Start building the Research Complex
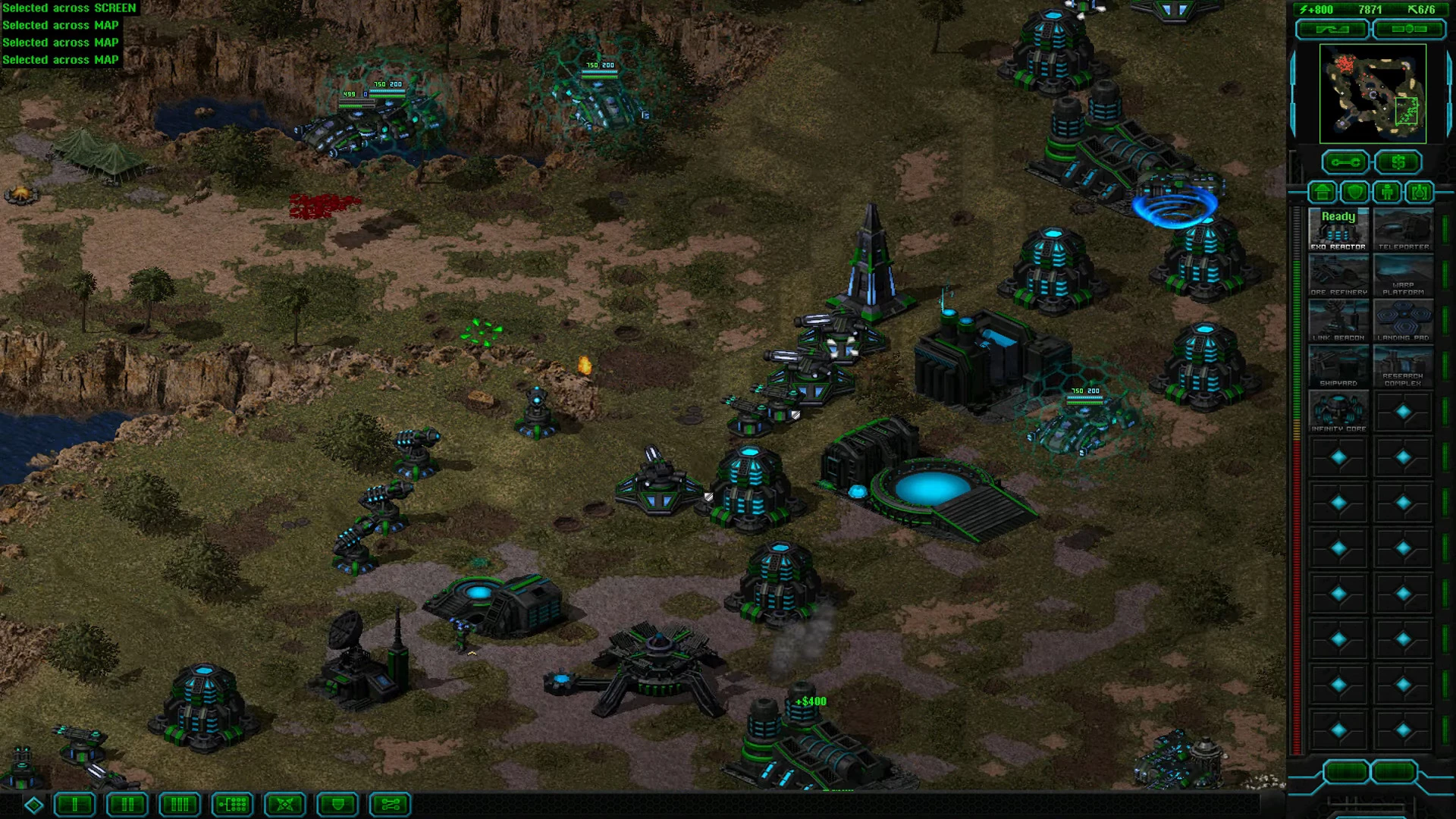 (x=1403, y=365)
